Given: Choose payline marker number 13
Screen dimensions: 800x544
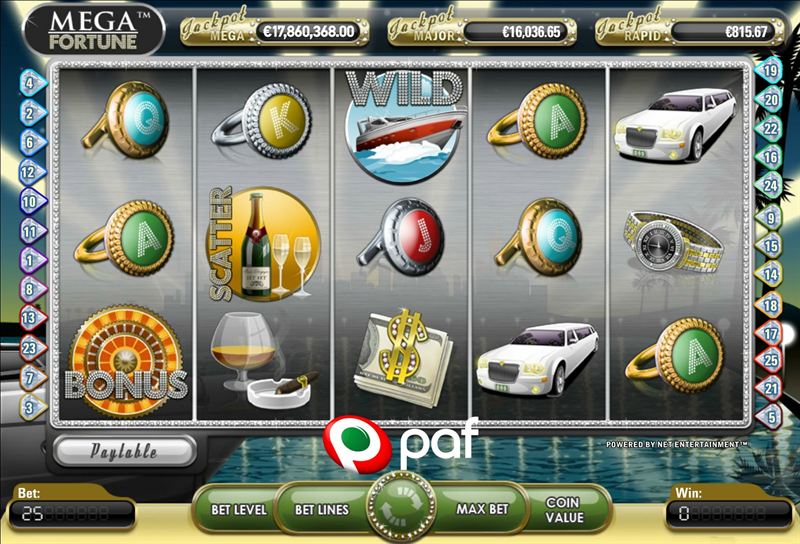Looking at the screenshot, I should (28, 318).
